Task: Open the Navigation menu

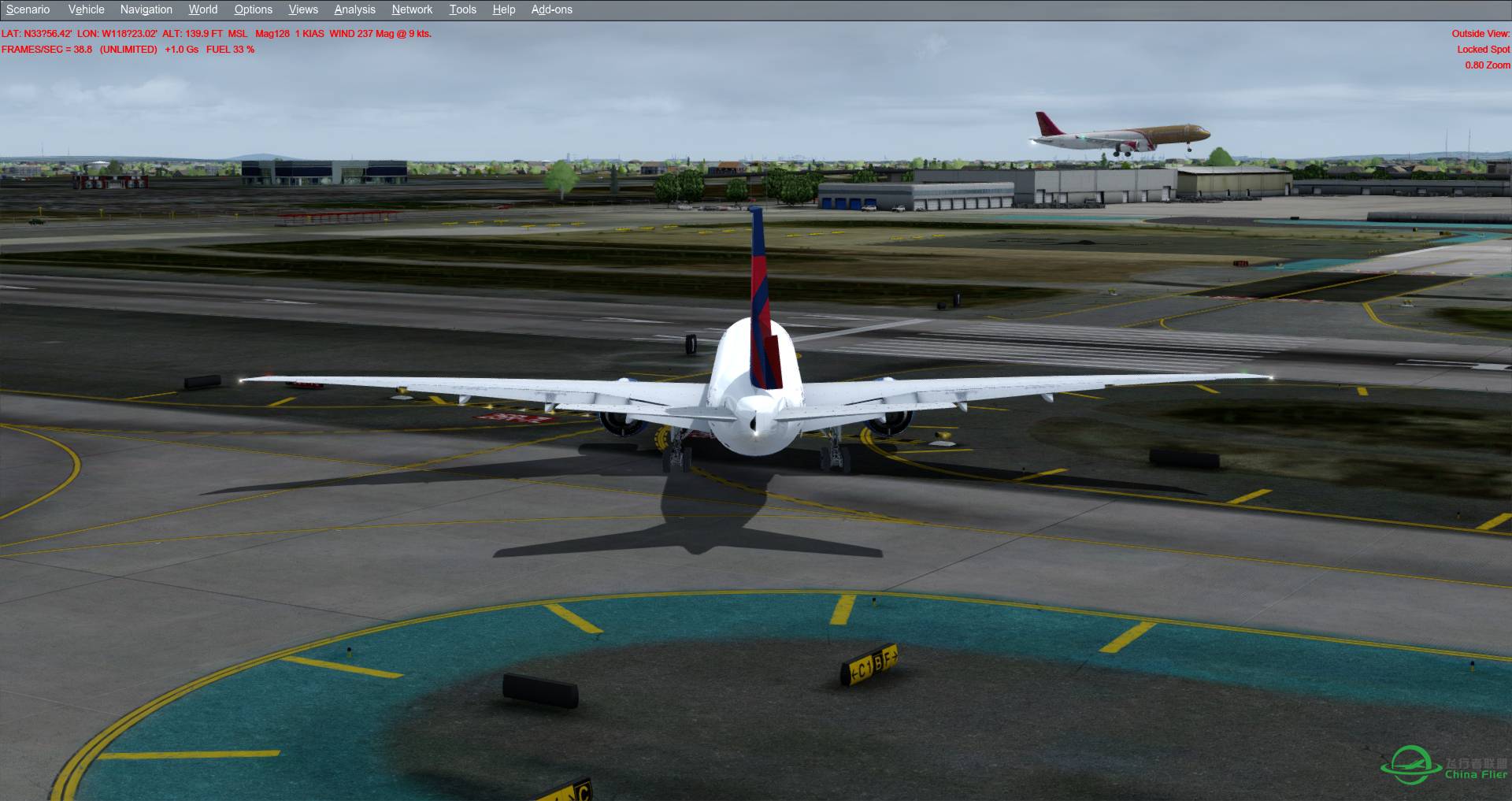Action: coord(145,9)
